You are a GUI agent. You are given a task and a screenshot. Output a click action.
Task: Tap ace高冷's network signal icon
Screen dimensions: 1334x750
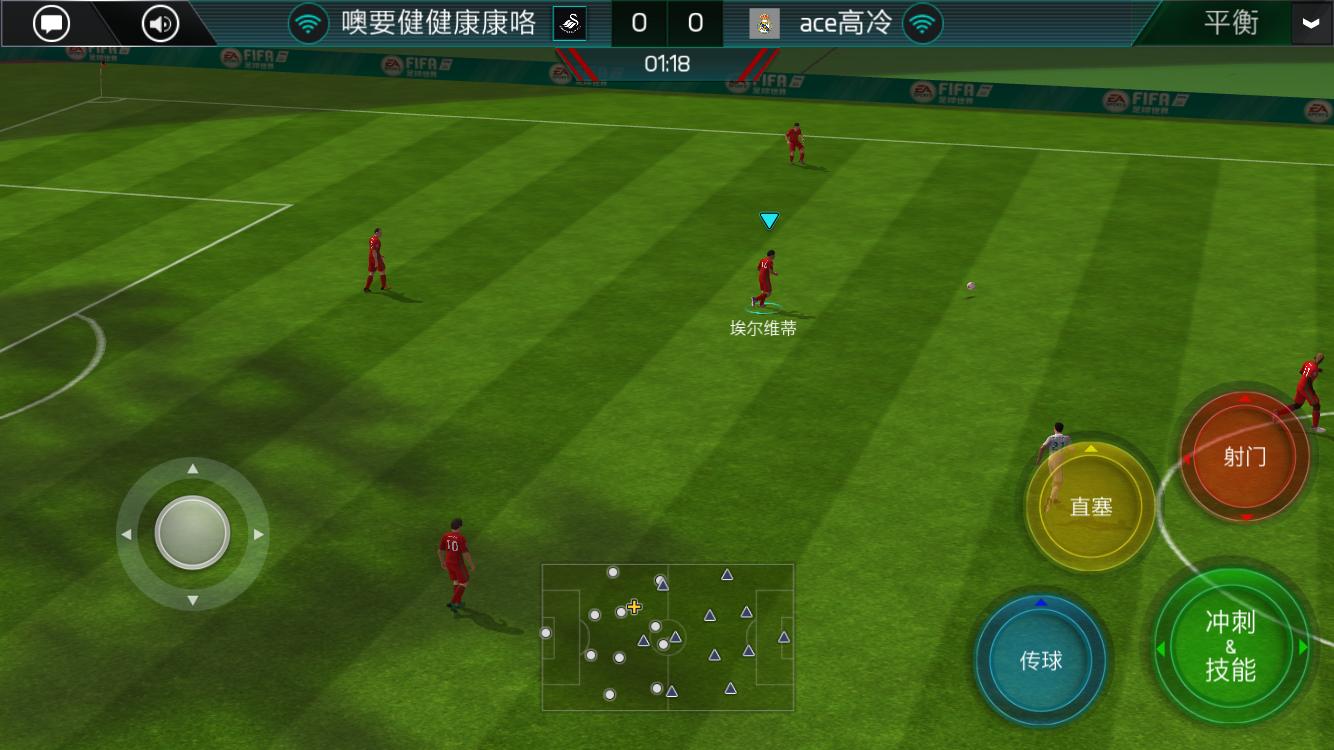click(920, 22)
